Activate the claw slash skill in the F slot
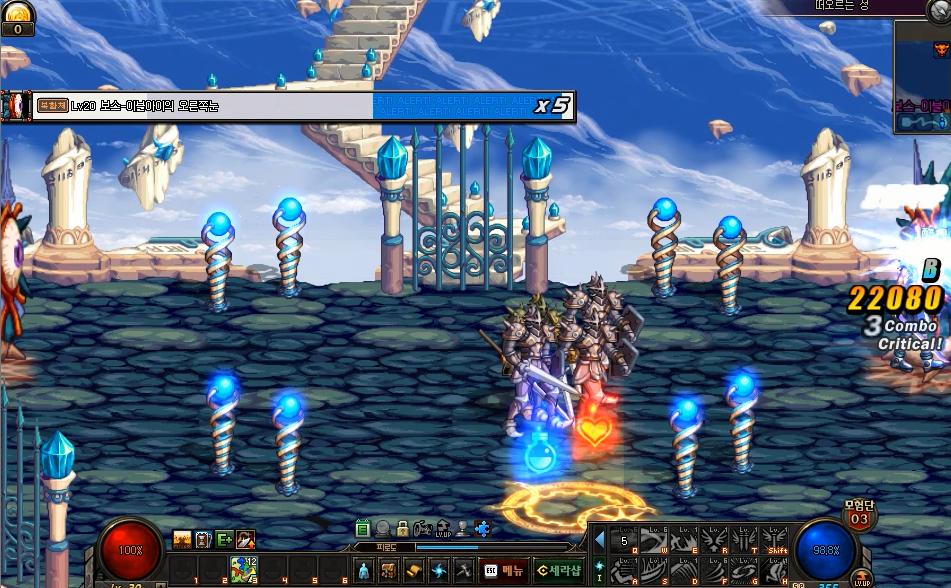 click(x=714, y=573)
